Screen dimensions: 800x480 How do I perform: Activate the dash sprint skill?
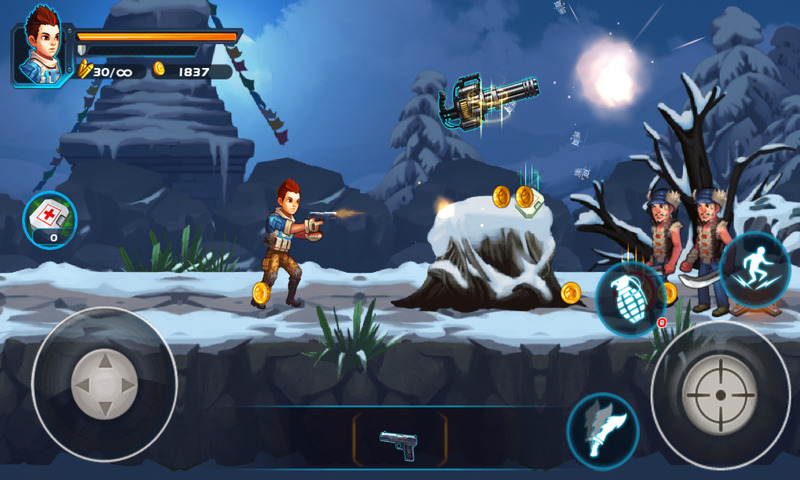coord(755,268)
